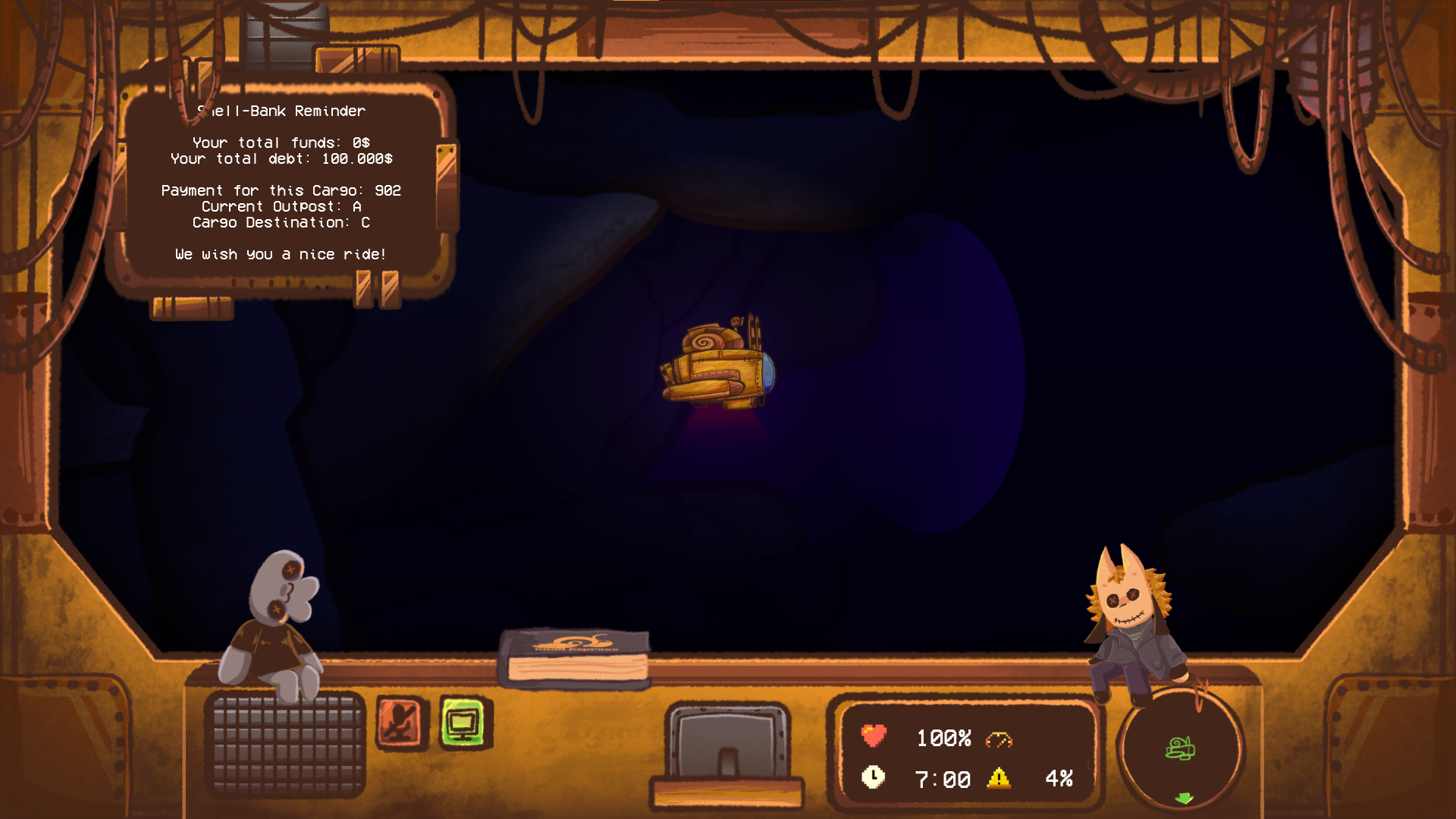Open the Snail Express book
The height and width of the screenshot is (819, 1456).
pyautogui.click(x=575, y=658)
